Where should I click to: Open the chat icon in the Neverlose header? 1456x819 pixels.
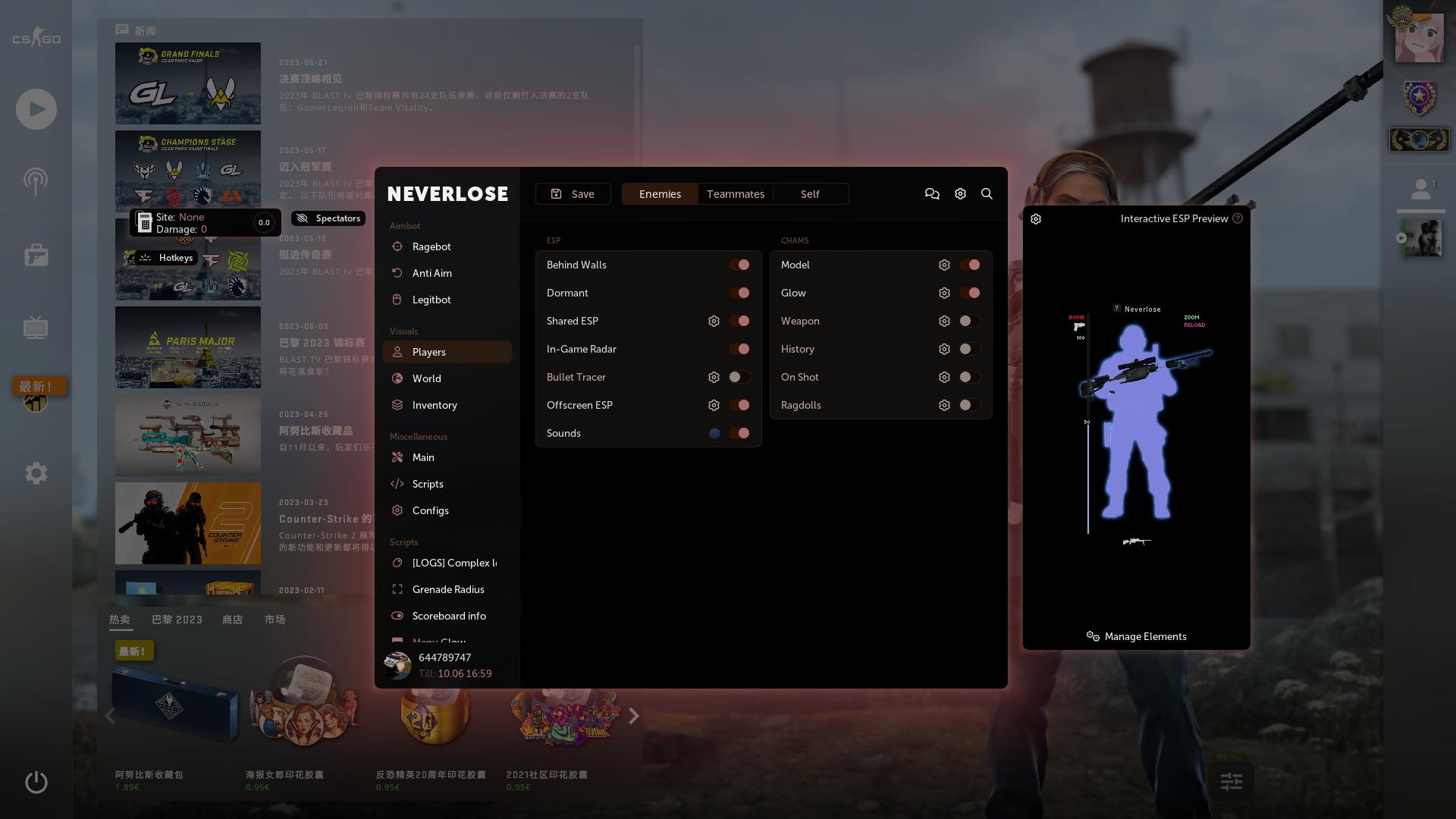(932, 194)
